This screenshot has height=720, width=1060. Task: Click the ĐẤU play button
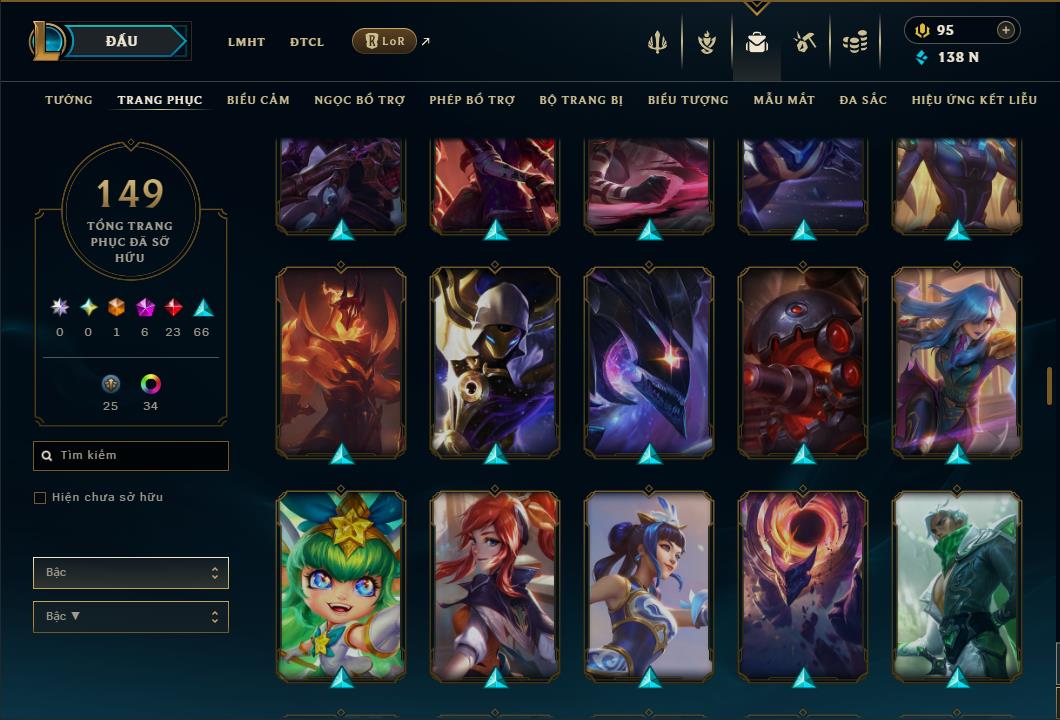[x=122, y=41]
